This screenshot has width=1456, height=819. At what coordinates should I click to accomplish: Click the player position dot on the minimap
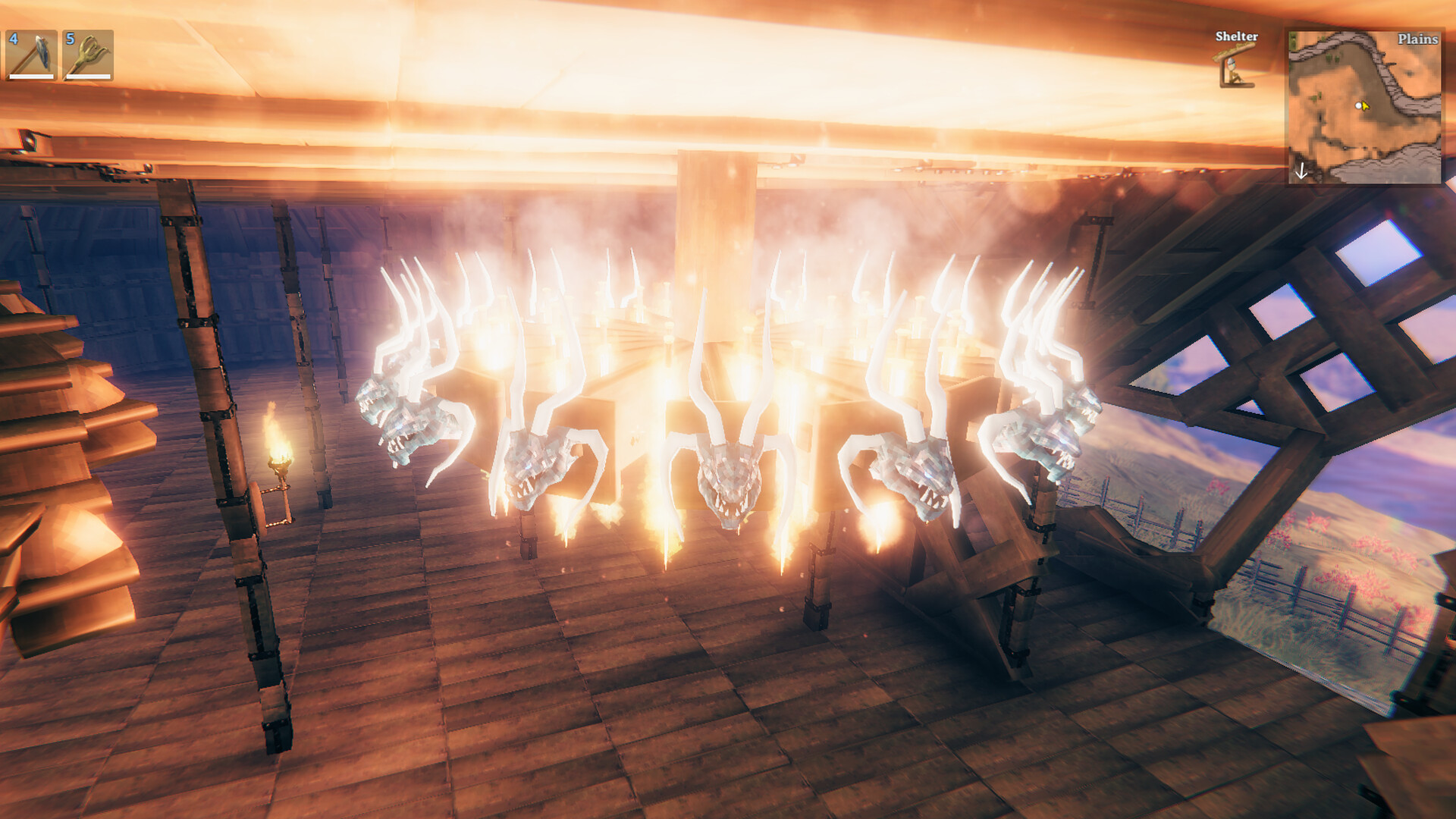tap(1358, 106)
